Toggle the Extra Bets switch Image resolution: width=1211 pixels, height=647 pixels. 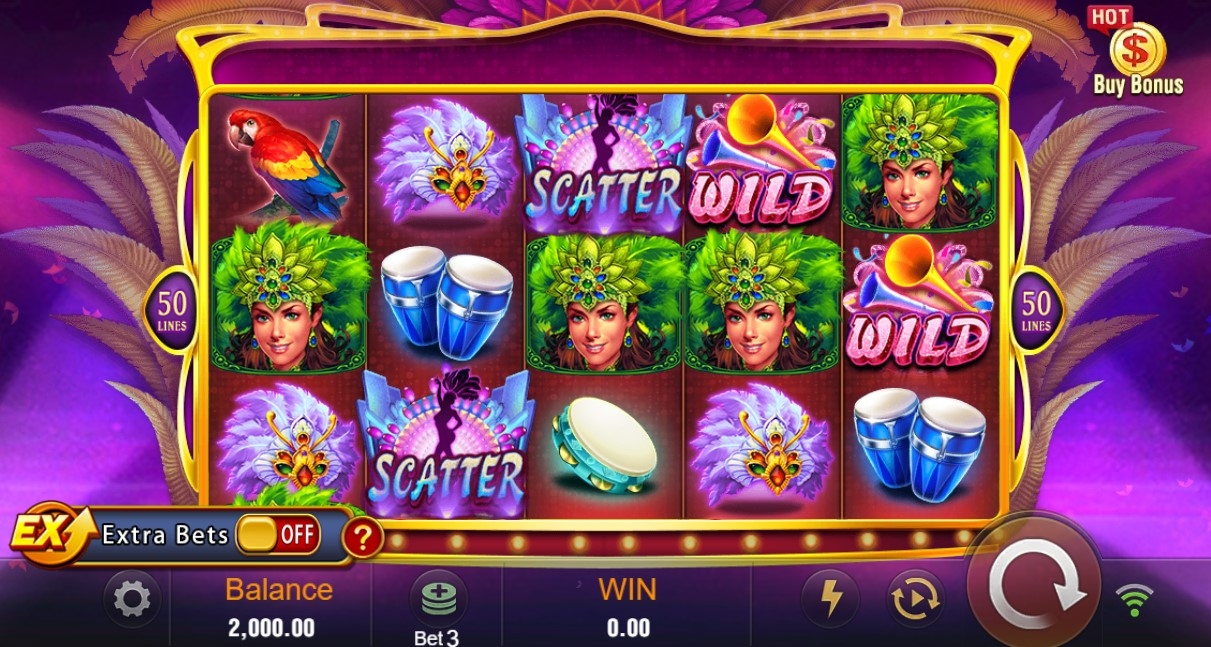278,535
